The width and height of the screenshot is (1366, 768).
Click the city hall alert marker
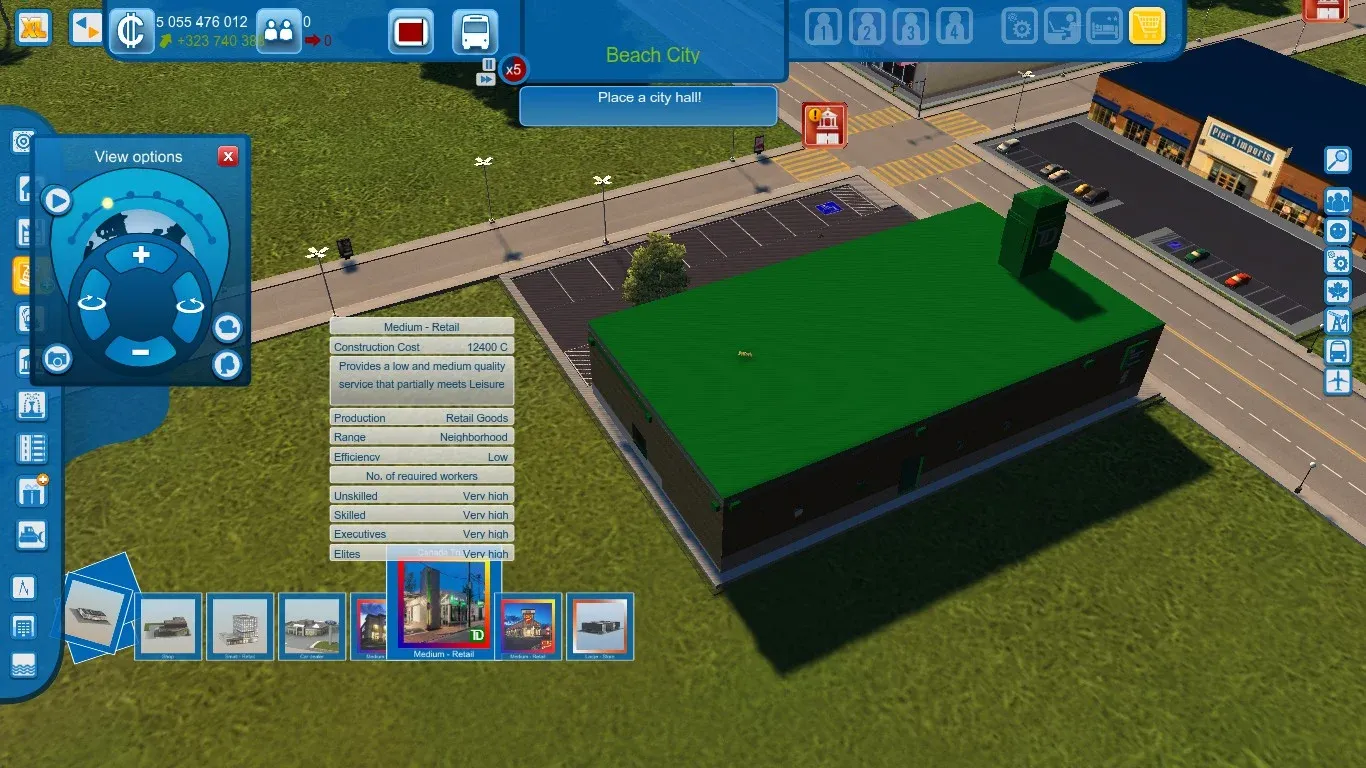coord(824,124)
